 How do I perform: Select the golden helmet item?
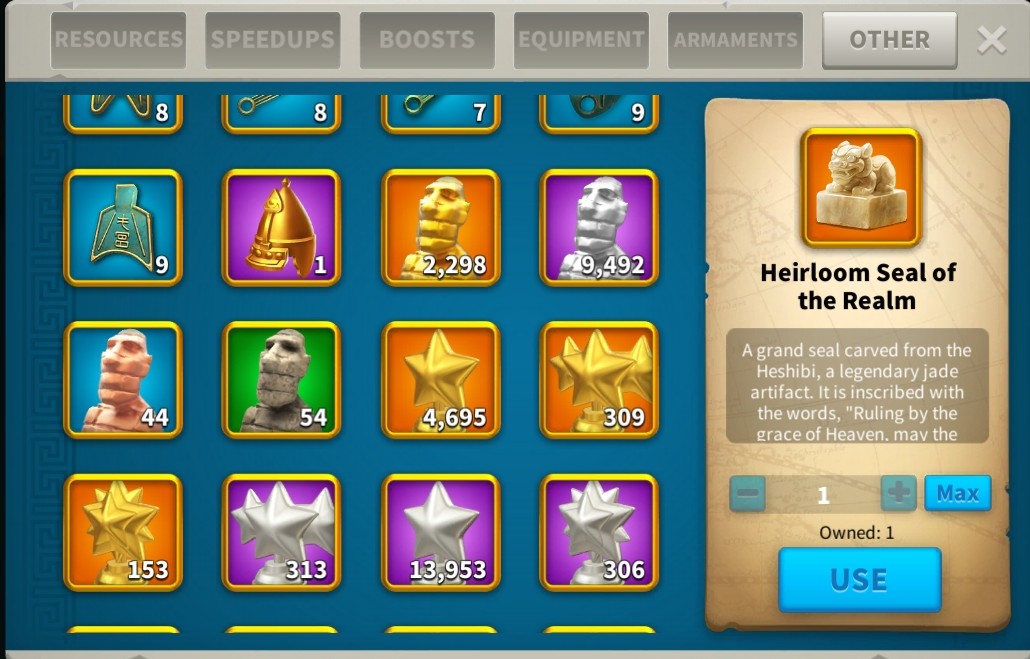click(x=281, y=227)
